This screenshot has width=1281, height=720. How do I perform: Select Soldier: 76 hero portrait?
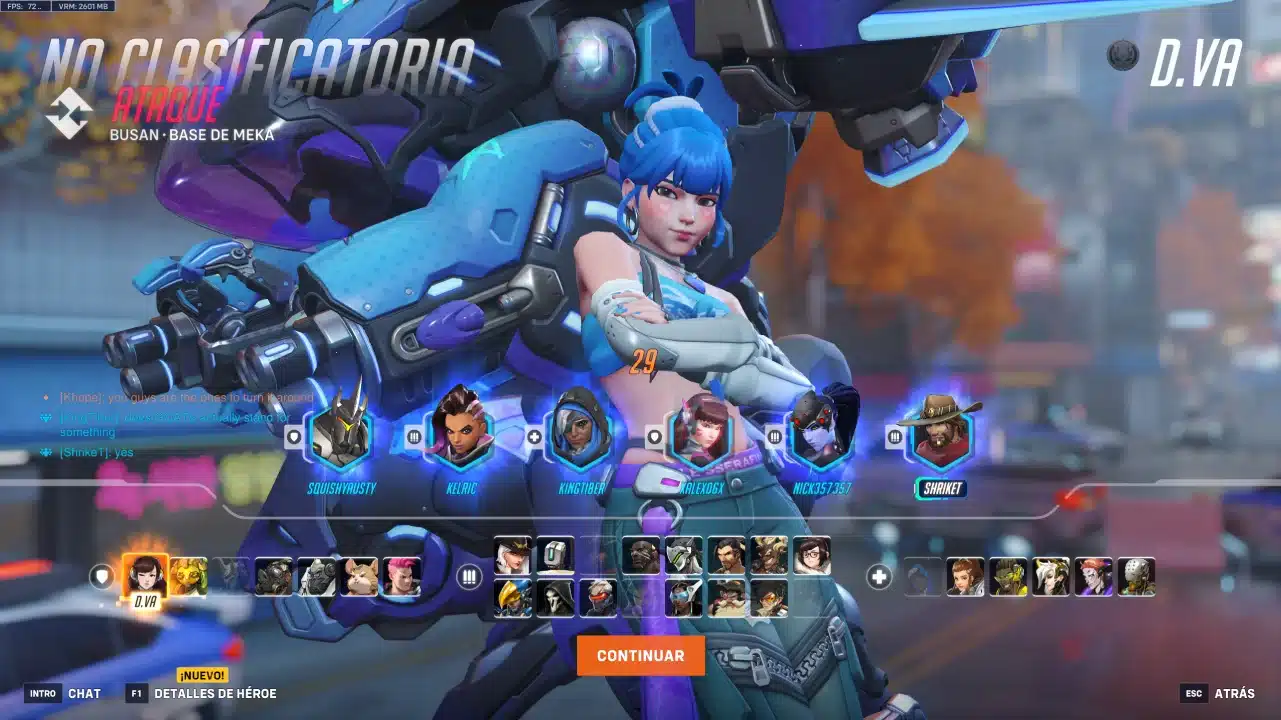(x=598, y=598)
